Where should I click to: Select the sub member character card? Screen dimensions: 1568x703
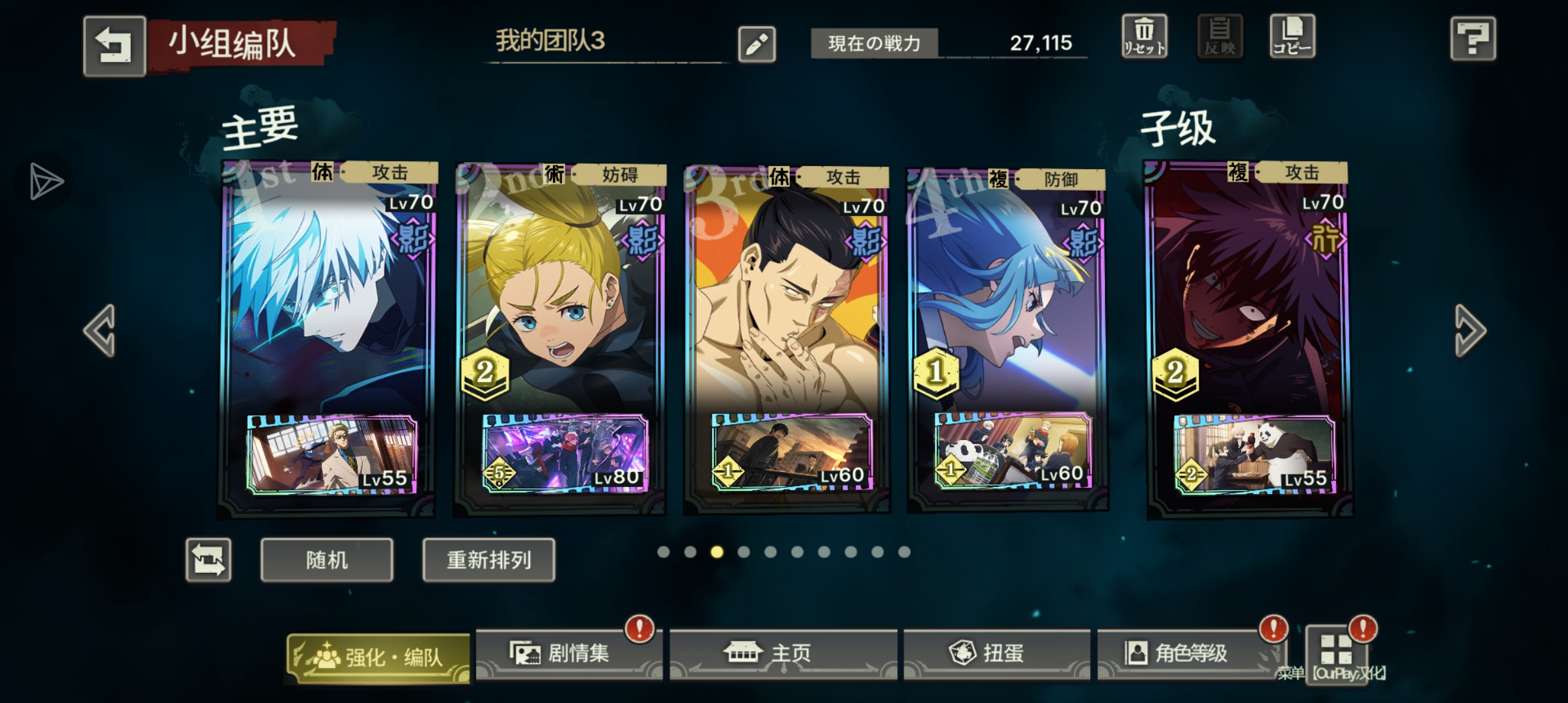[x=1248, y=293]
